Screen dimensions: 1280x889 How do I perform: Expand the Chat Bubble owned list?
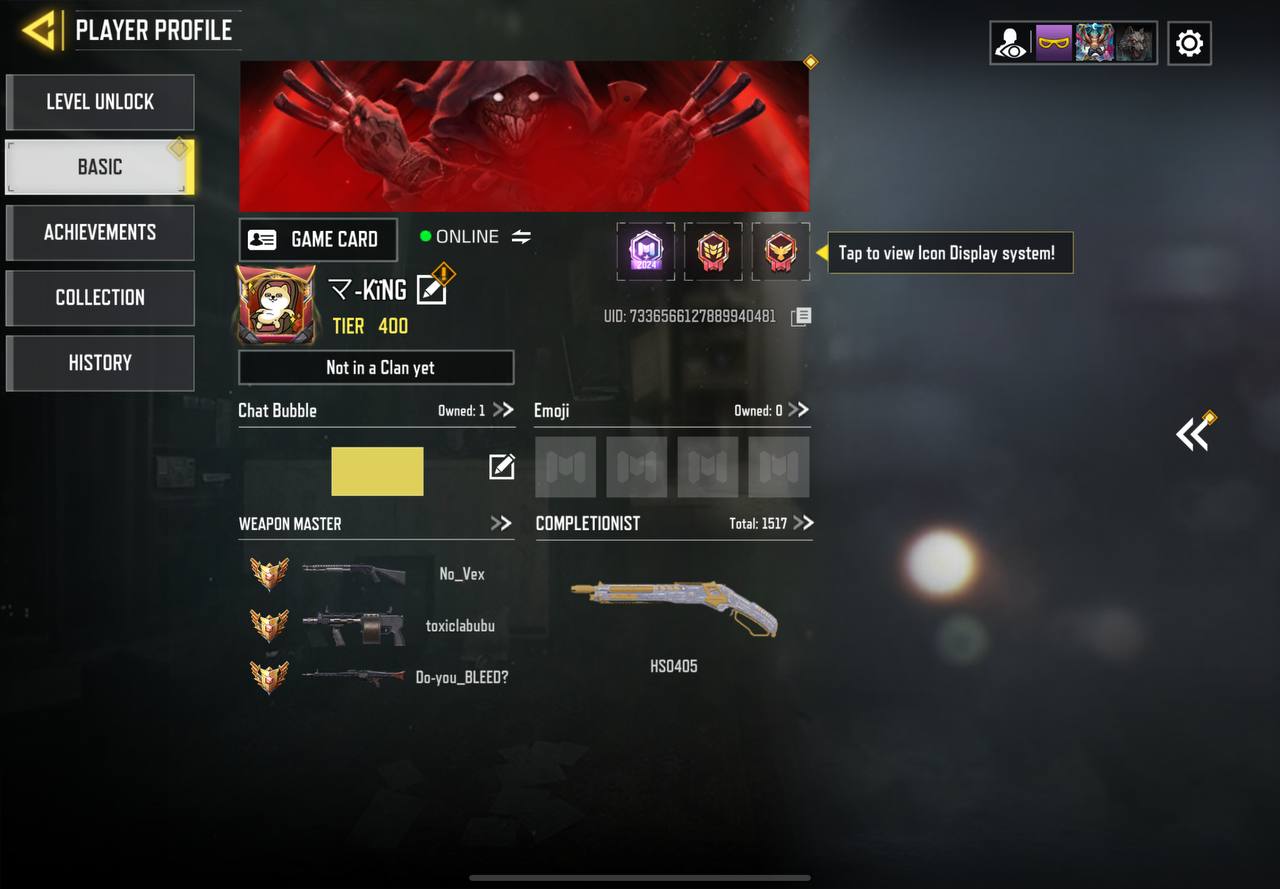click(x=502, y=410)
